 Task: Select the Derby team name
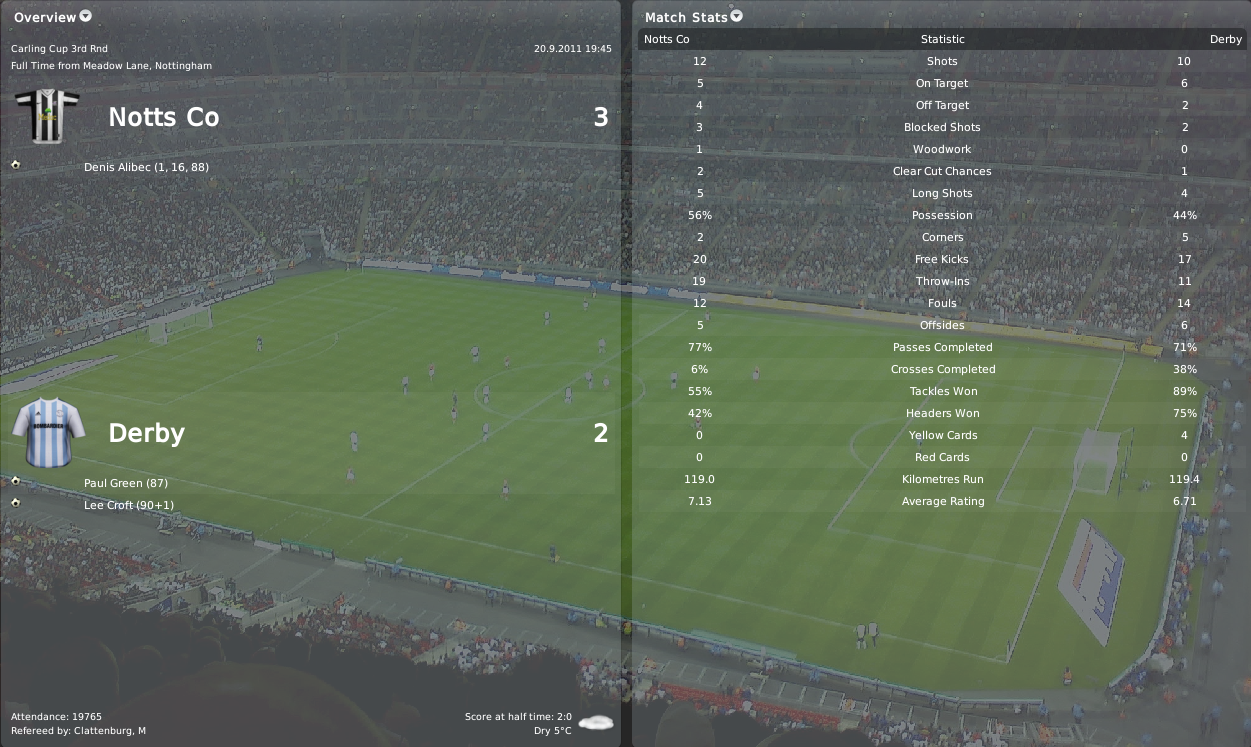coord(146,433)
